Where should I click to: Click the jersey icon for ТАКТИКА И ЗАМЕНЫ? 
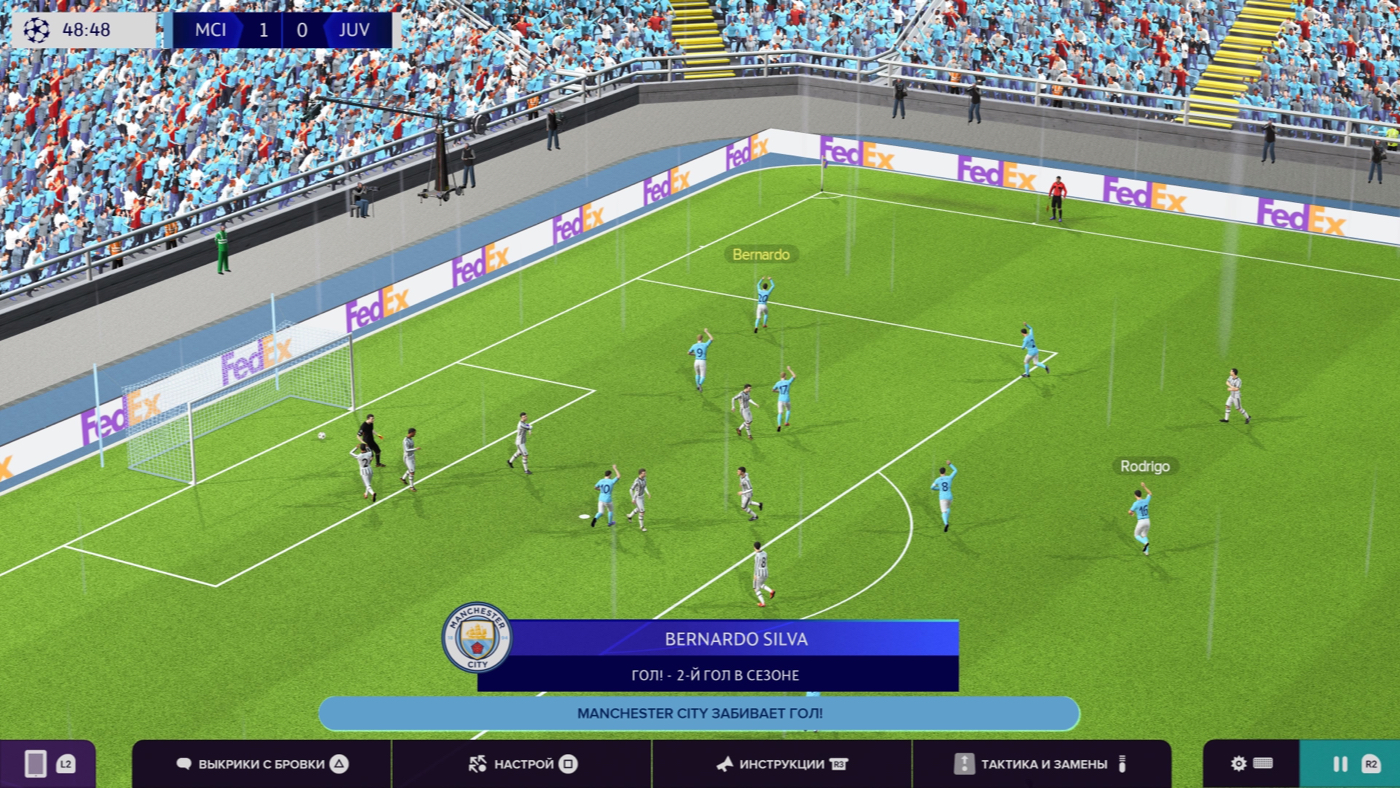tap(962, 763)
